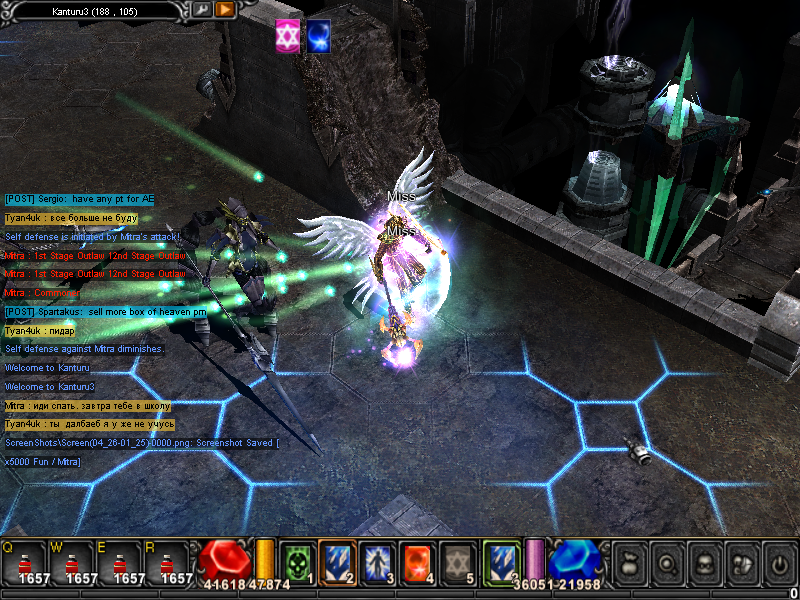Screen dimensions: 800x600
Task: Open the inventory bag button
Action: [x=631, y=563]
